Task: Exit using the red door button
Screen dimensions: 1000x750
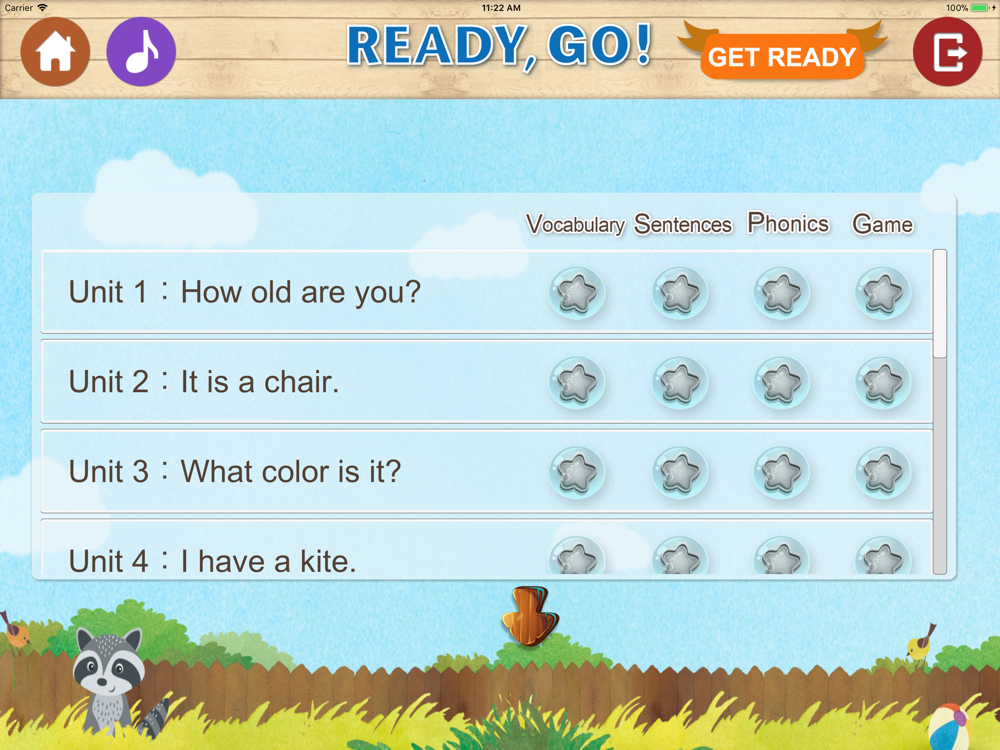Action: [x=947, y=52]
